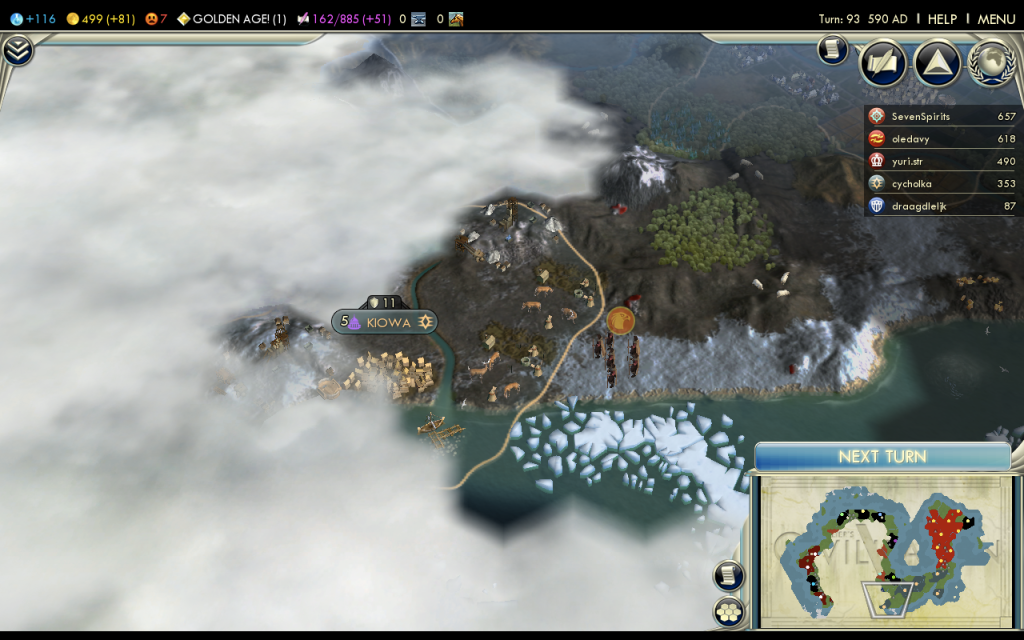
Task: Click the science beaker readout in top bar
Action: pyautogui.click(x=34, y=19)
